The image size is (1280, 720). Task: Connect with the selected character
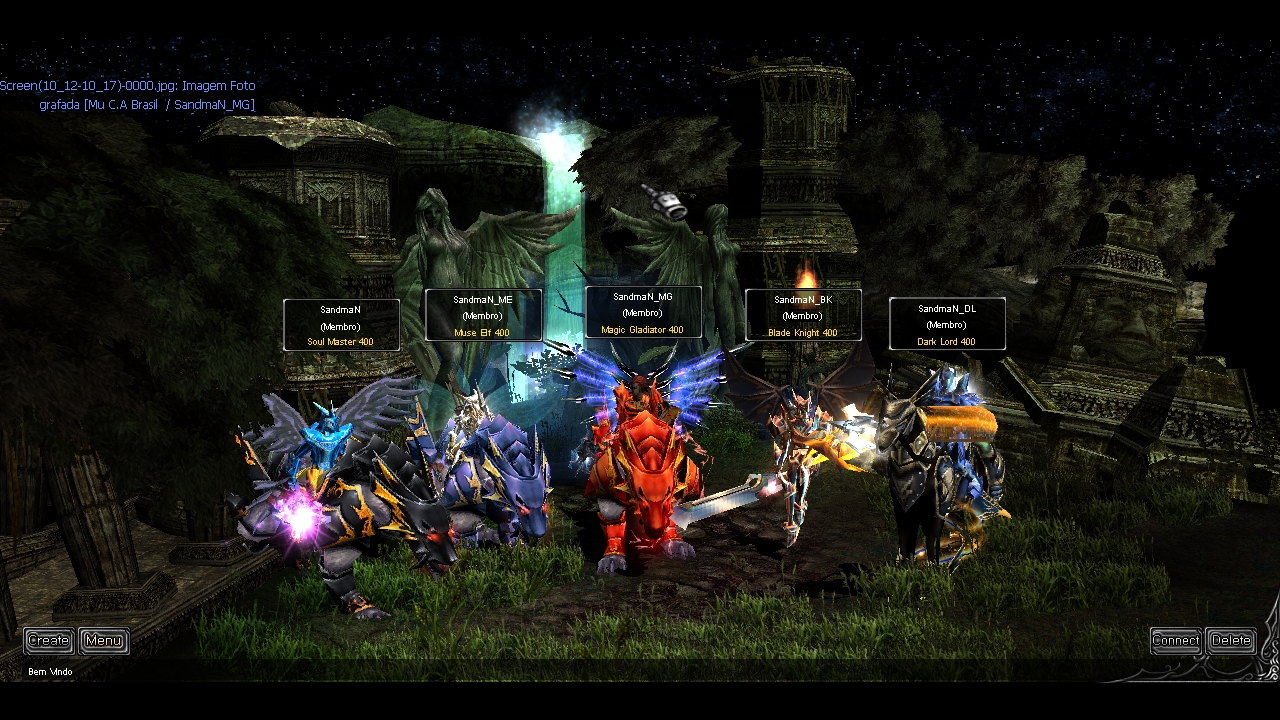[x=1175, y=640]
